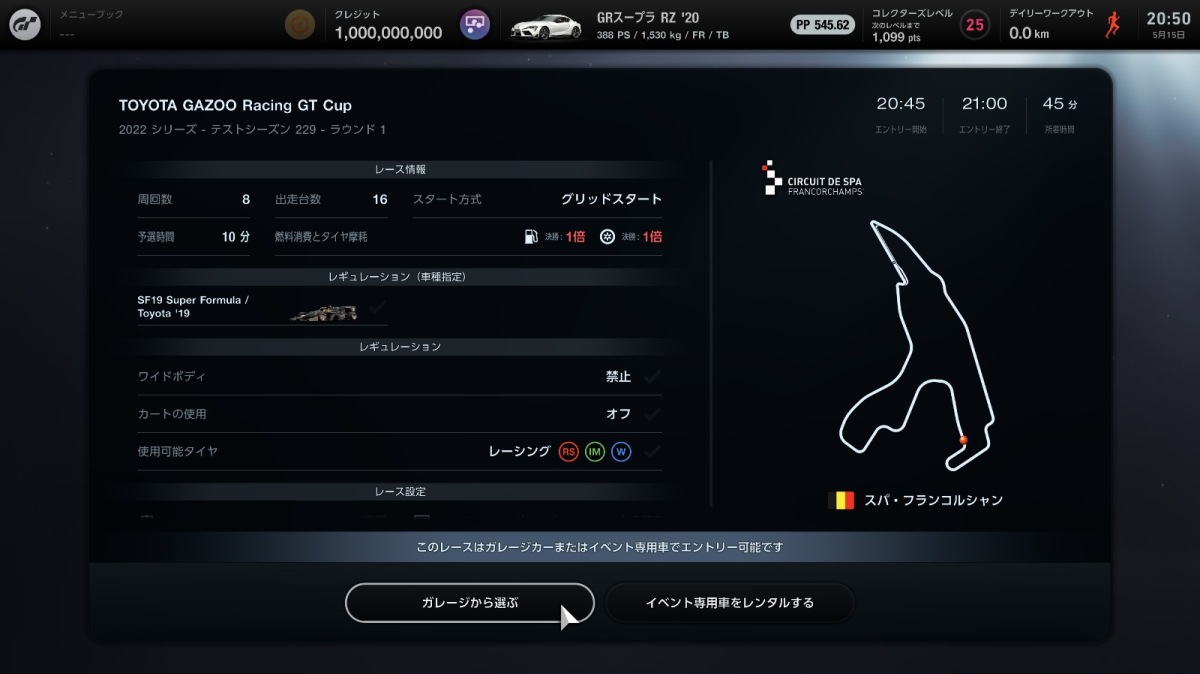The width and height of the screenshot is (1200, 674).
Task: Select the GR Supra RZ '20 car thumbnail
Action: (545, 25)
